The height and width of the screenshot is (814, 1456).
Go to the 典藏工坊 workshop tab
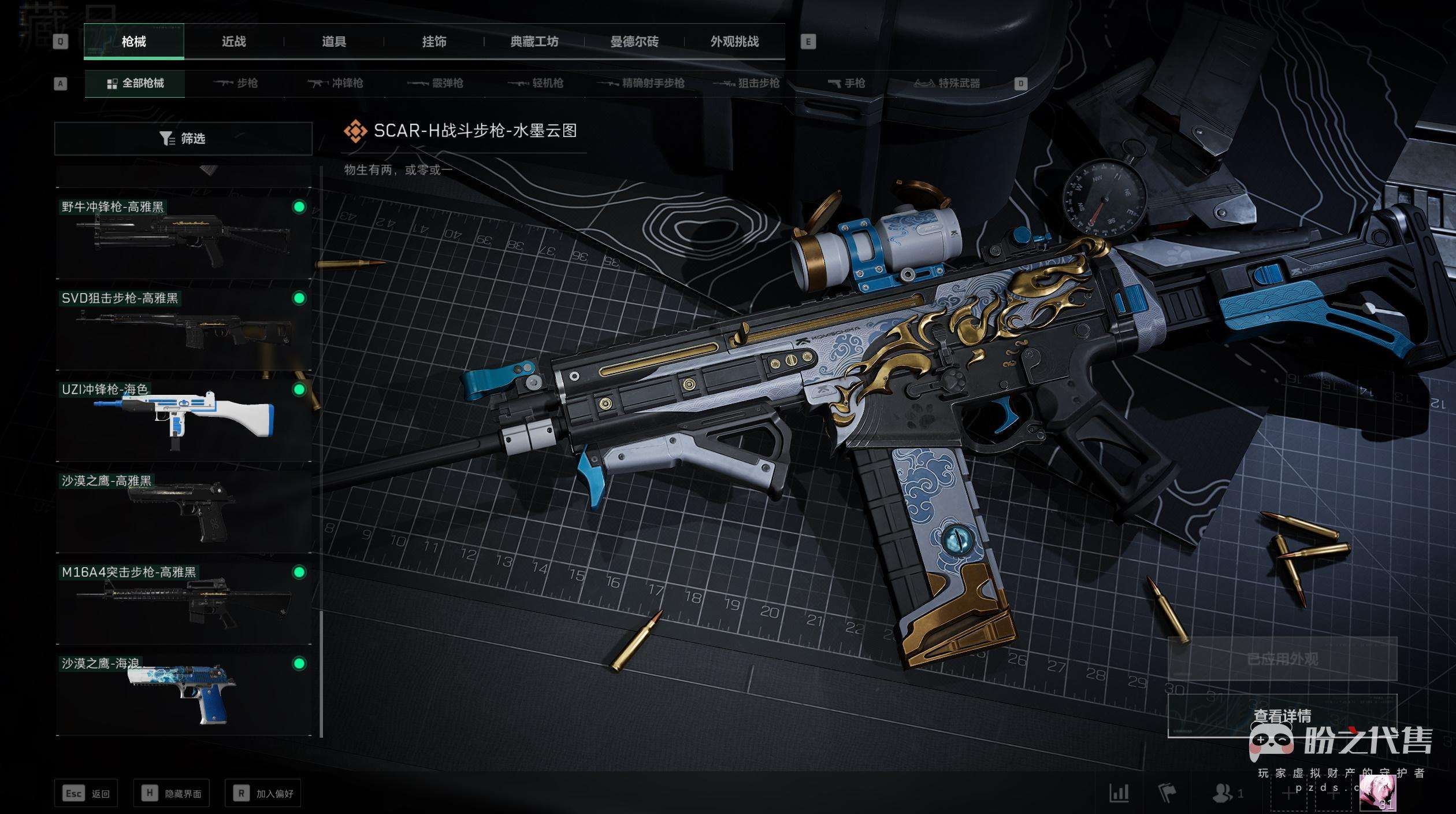pos(534,42)
